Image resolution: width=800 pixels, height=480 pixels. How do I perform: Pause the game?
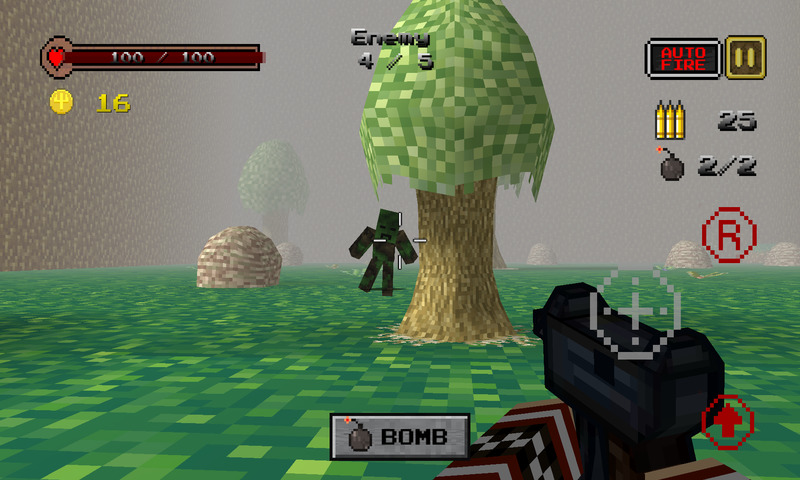pos(745,56)
